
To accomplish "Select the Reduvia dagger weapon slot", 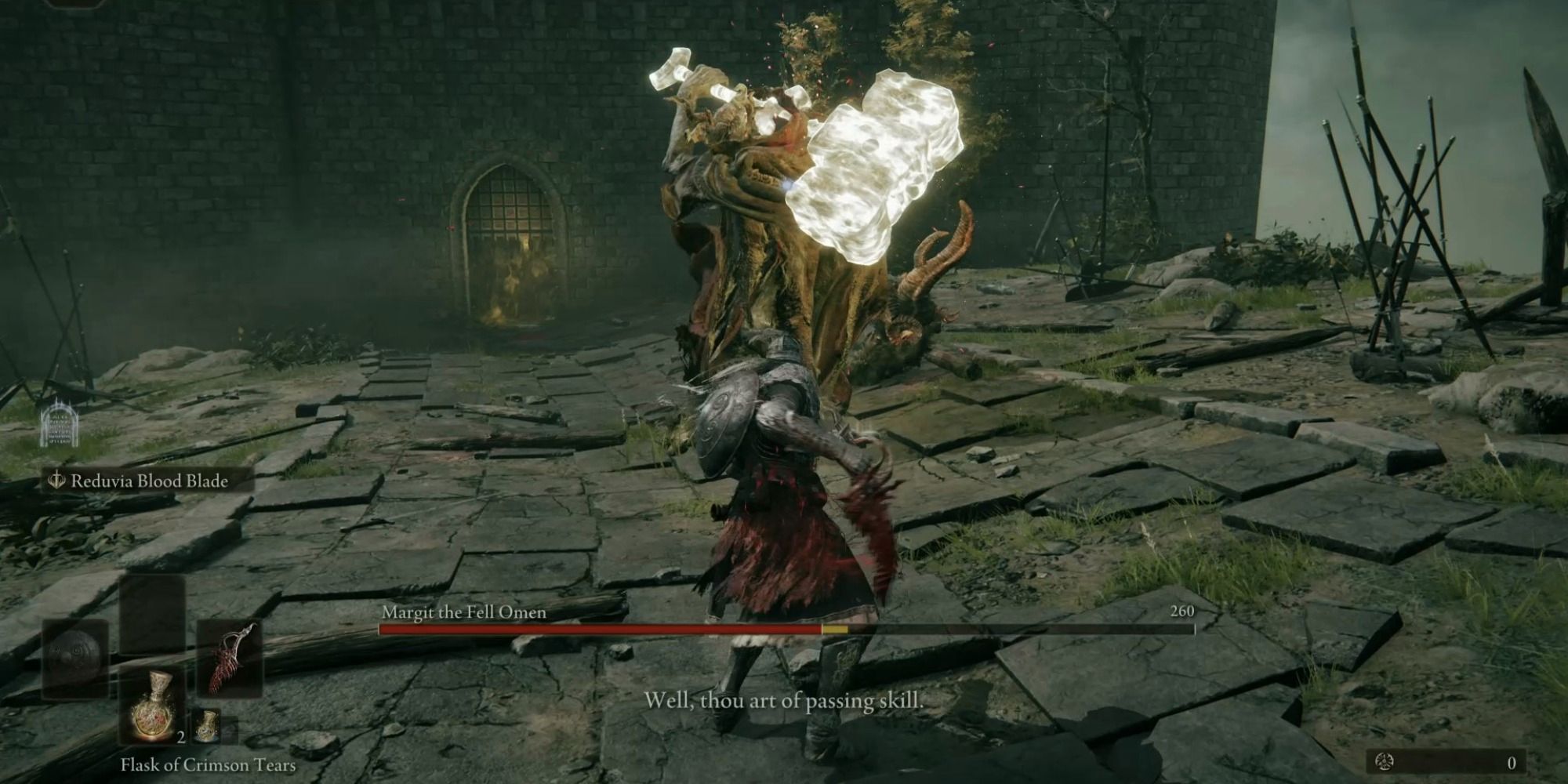I will pyautogui.click(x=229, y=659).
